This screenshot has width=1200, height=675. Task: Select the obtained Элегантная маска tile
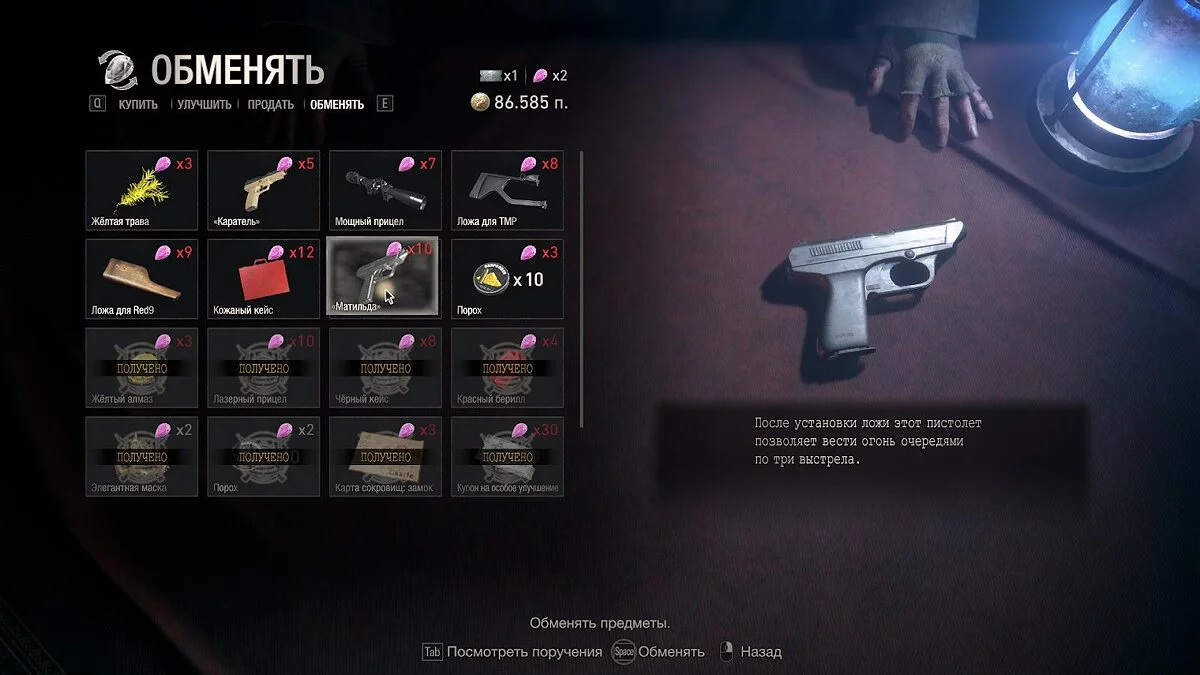(x=139, y=456)
